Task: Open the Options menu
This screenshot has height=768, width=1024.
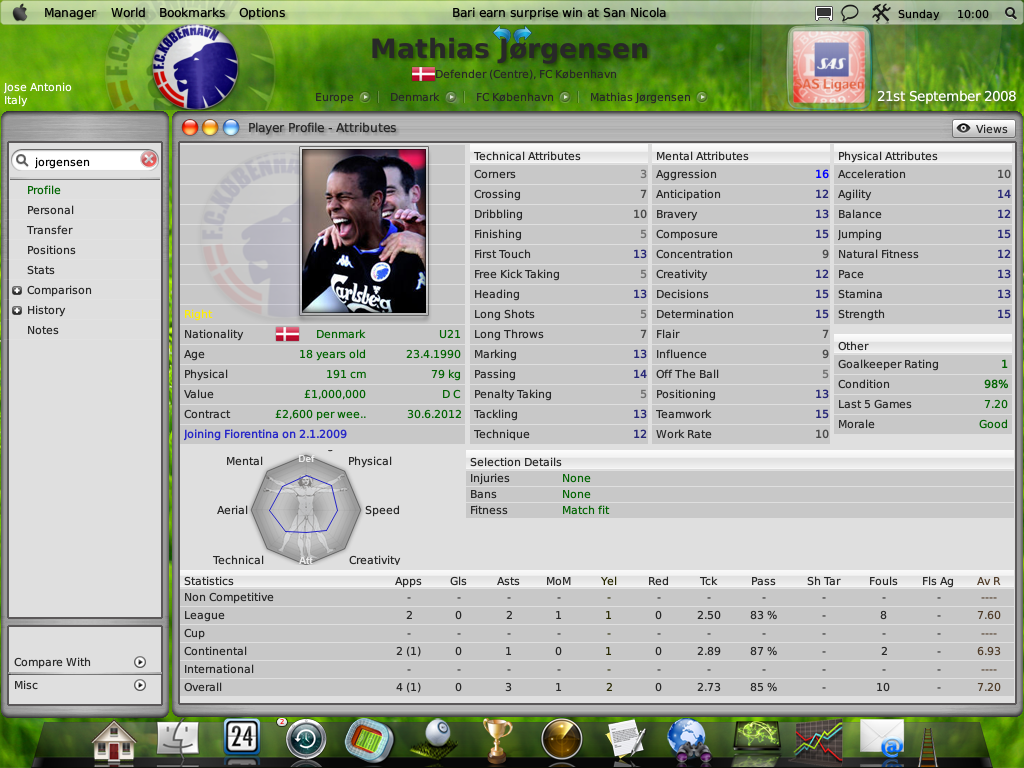Action: click(x=262, y=13)
